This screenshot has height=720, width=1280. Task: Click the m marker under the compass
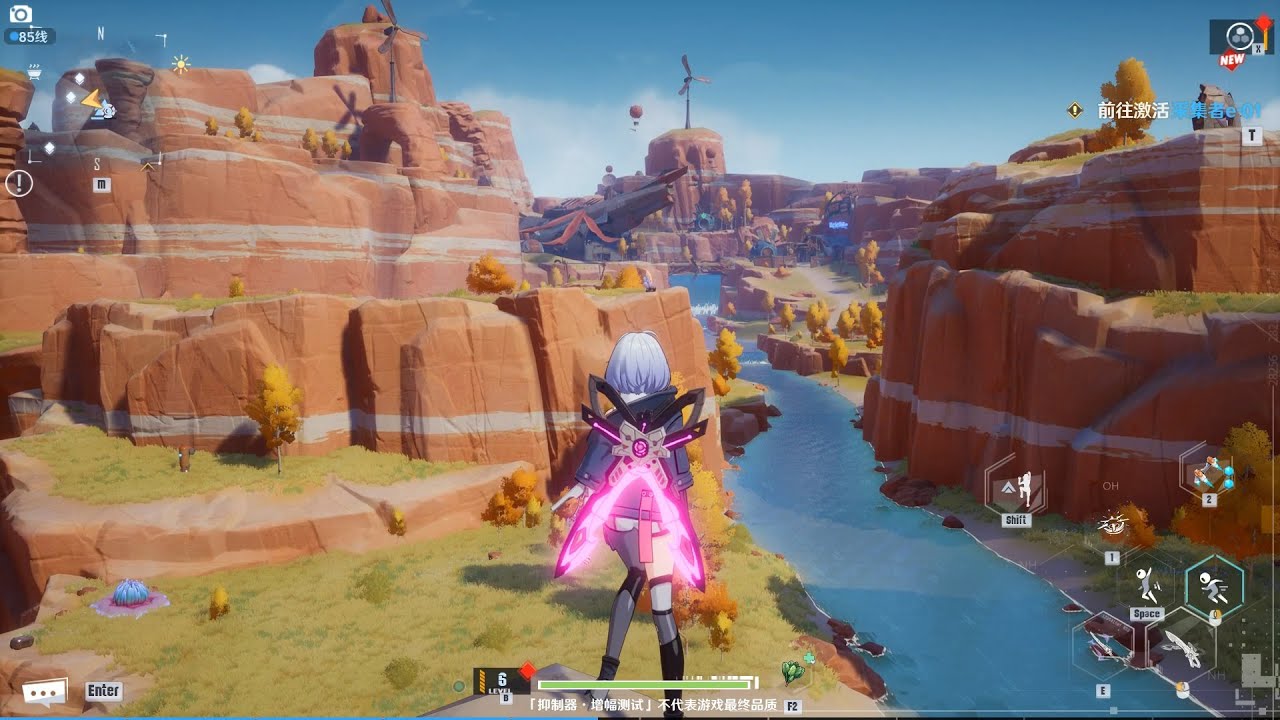[x=100, y=182]
